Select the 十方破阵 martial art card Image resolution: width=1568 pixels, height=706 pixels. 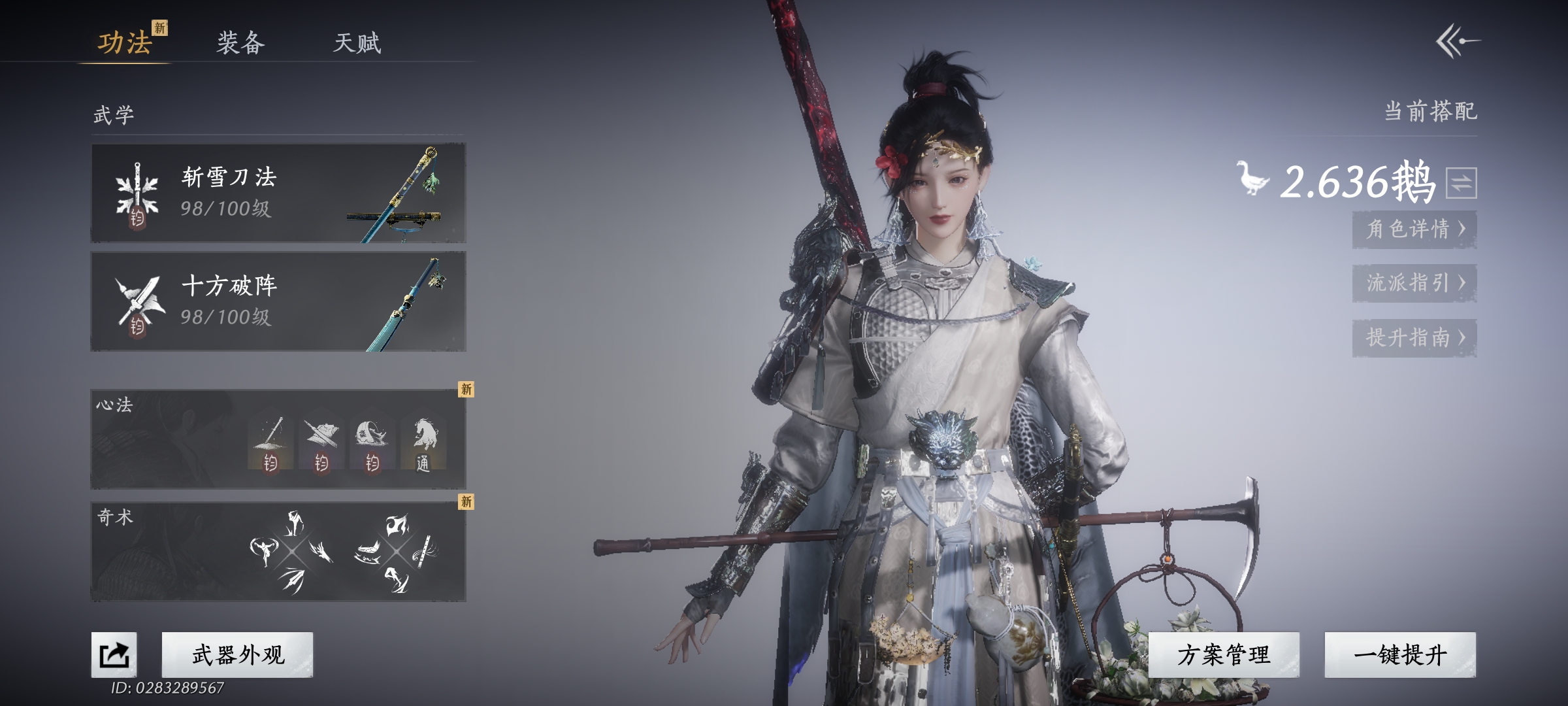[278, 301]
